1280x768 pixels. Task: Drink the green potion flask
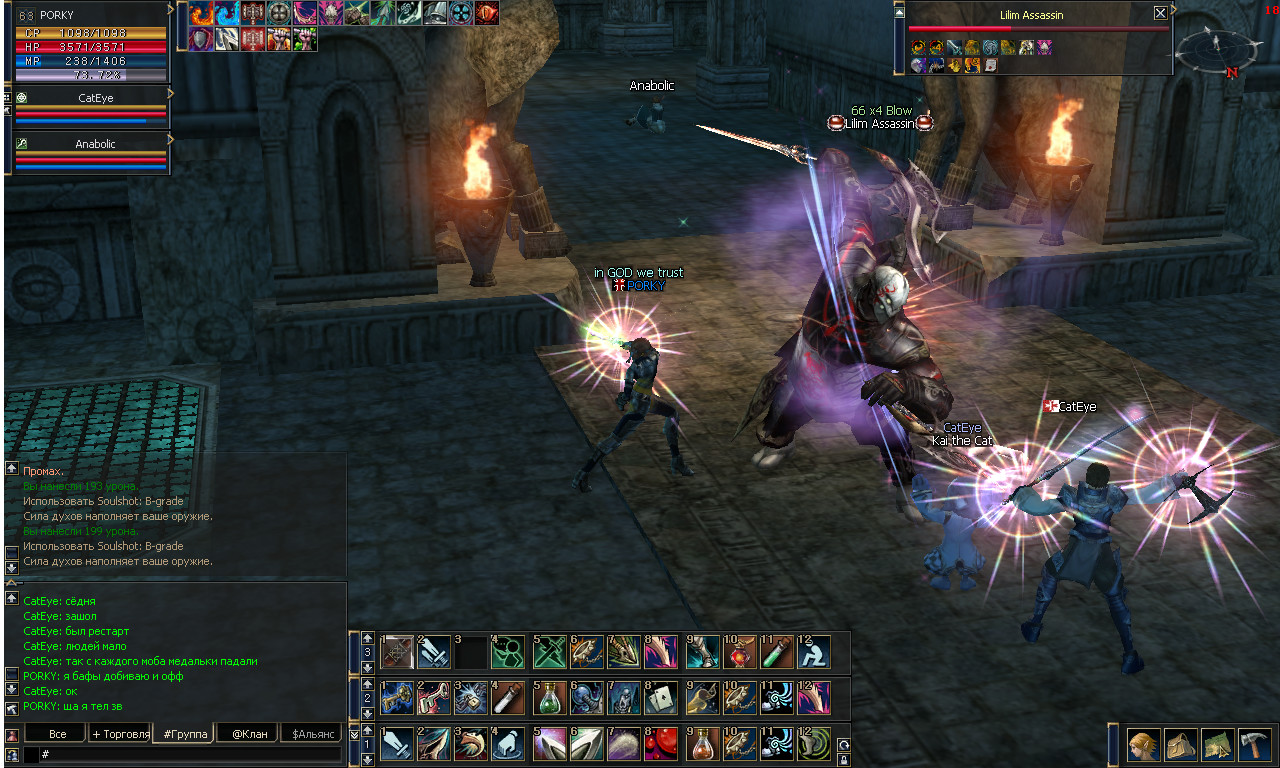551,697
